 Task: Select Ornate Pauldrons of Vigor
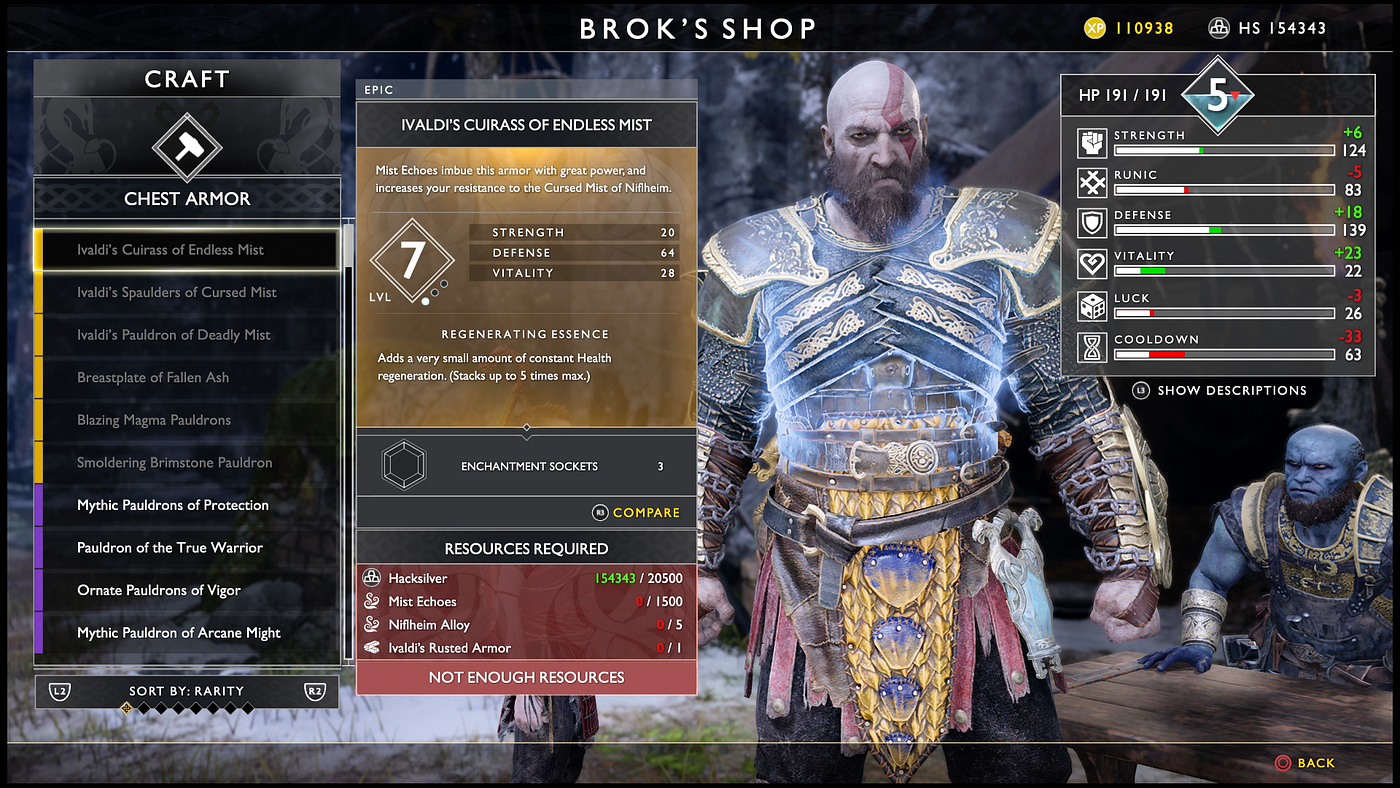[187, 590]
